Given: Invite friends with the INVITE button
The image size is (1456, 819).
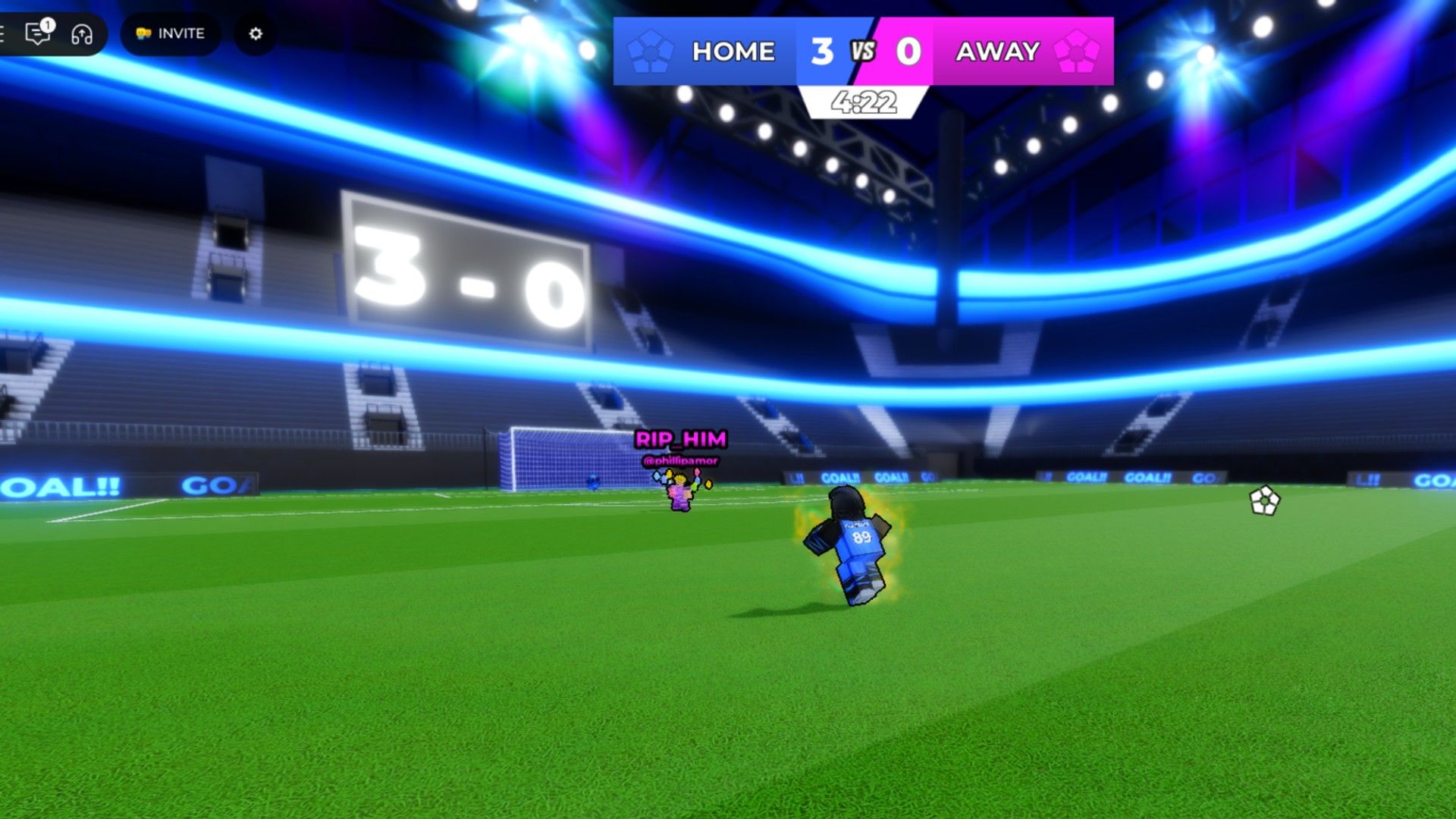Looking at the screenshot, I should tap(171, 33).
